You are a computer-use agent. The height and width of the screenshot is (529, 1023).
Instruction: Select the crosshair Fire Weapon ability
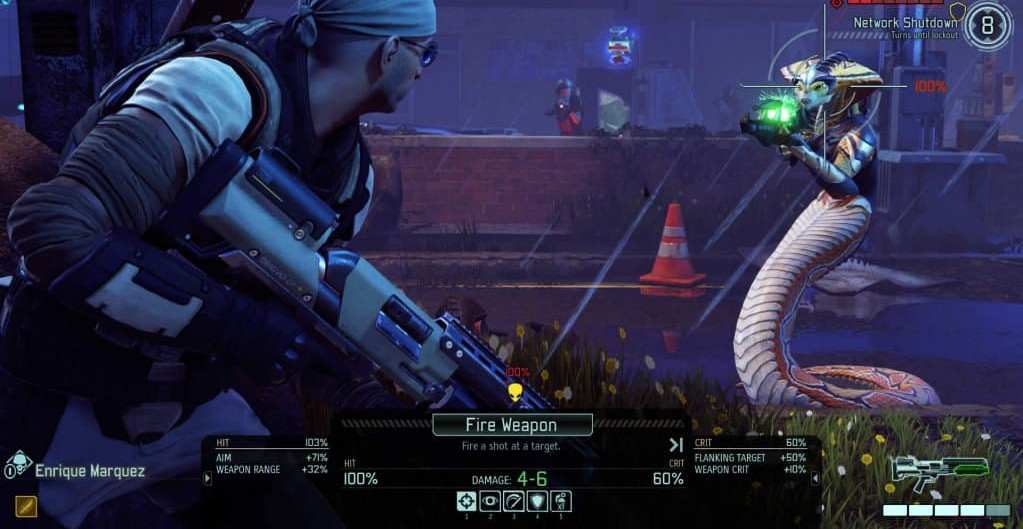click(466, 501)
